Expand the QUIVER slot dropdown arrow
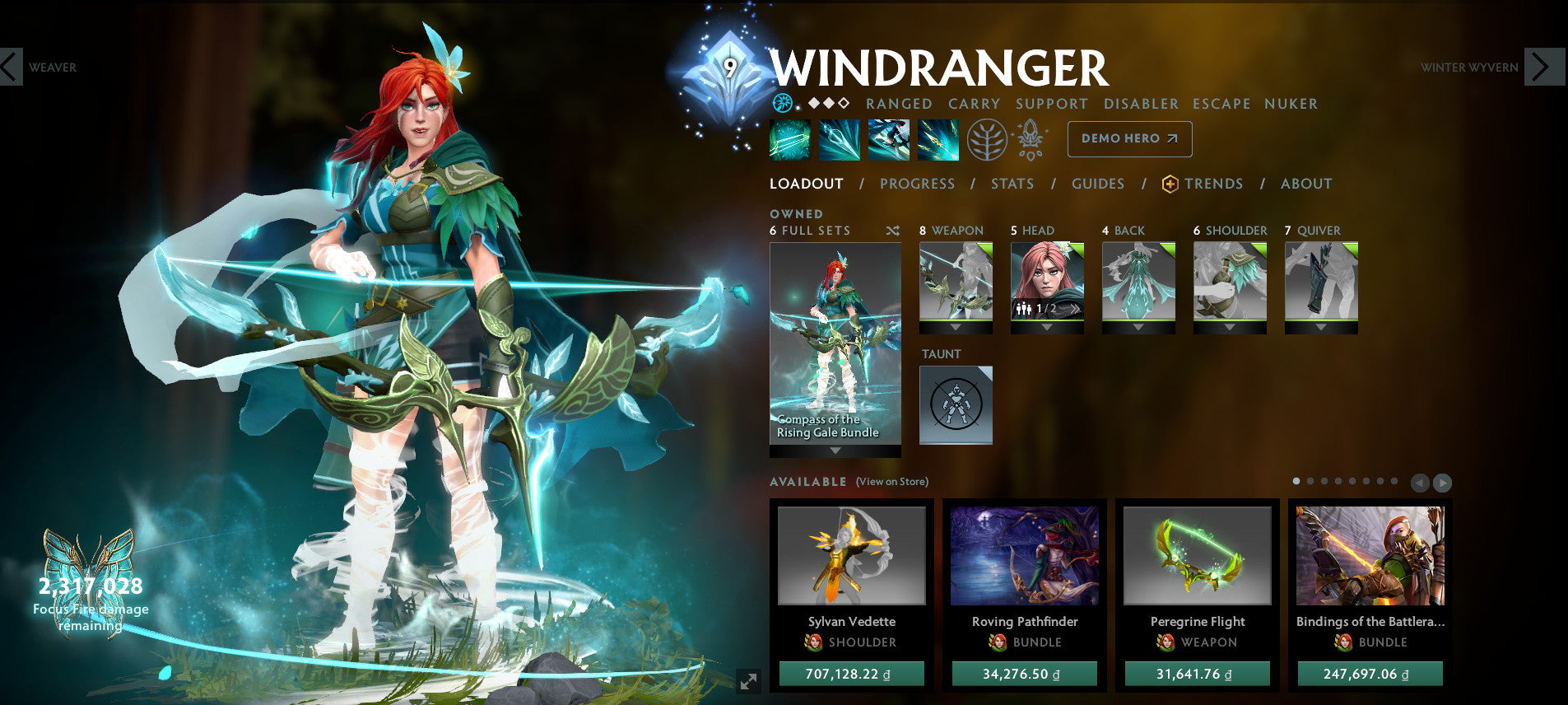The image size is (1568, 705). pyautogui.click(x=1320, y=327)
